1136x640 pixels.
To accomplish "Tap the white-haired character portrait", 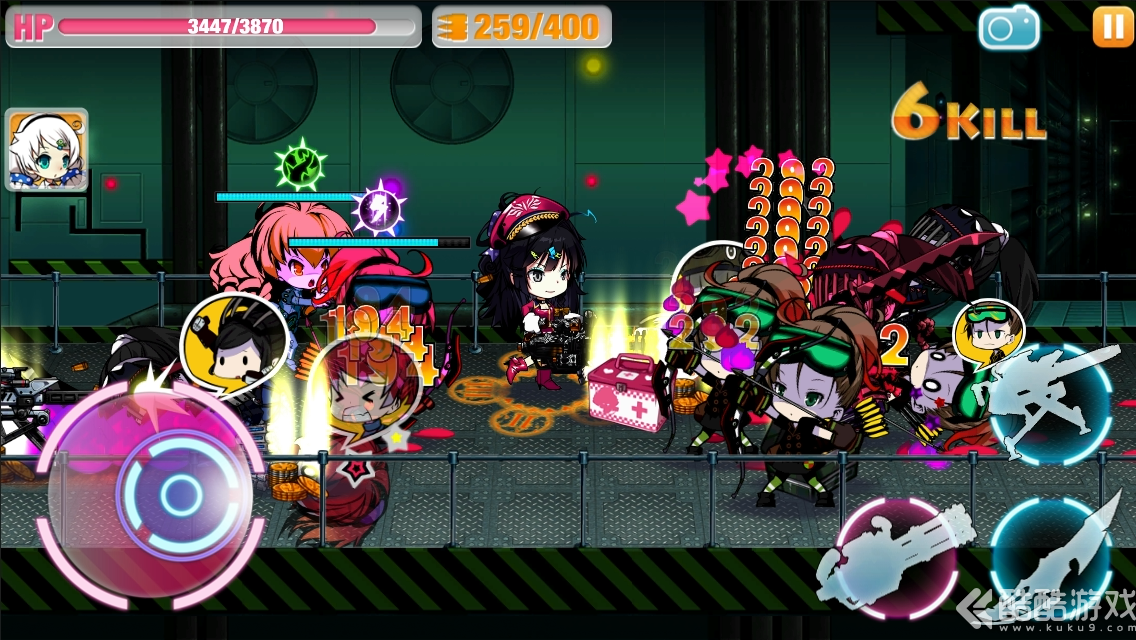I will click(x=47, y=150).
